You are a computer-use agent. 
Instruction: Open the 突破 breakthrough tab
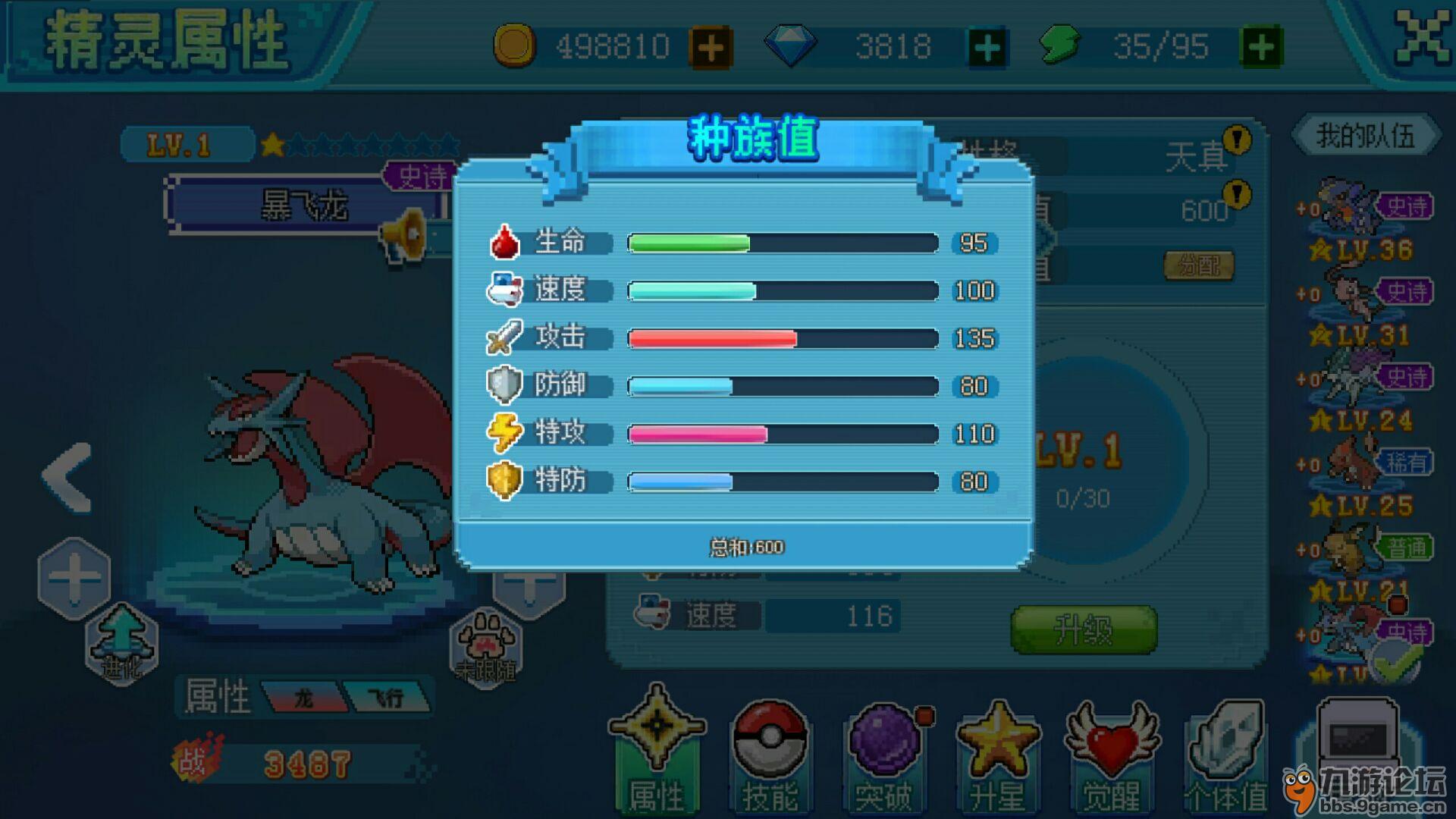coord(884,755)
